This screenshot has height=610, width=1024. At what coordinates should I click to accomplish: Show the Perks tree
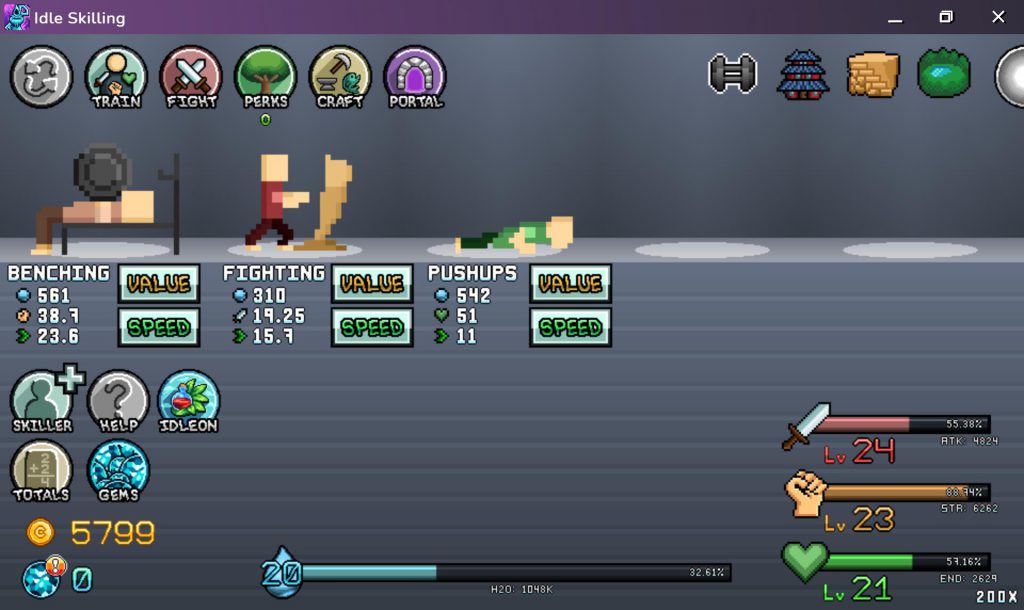266,76
